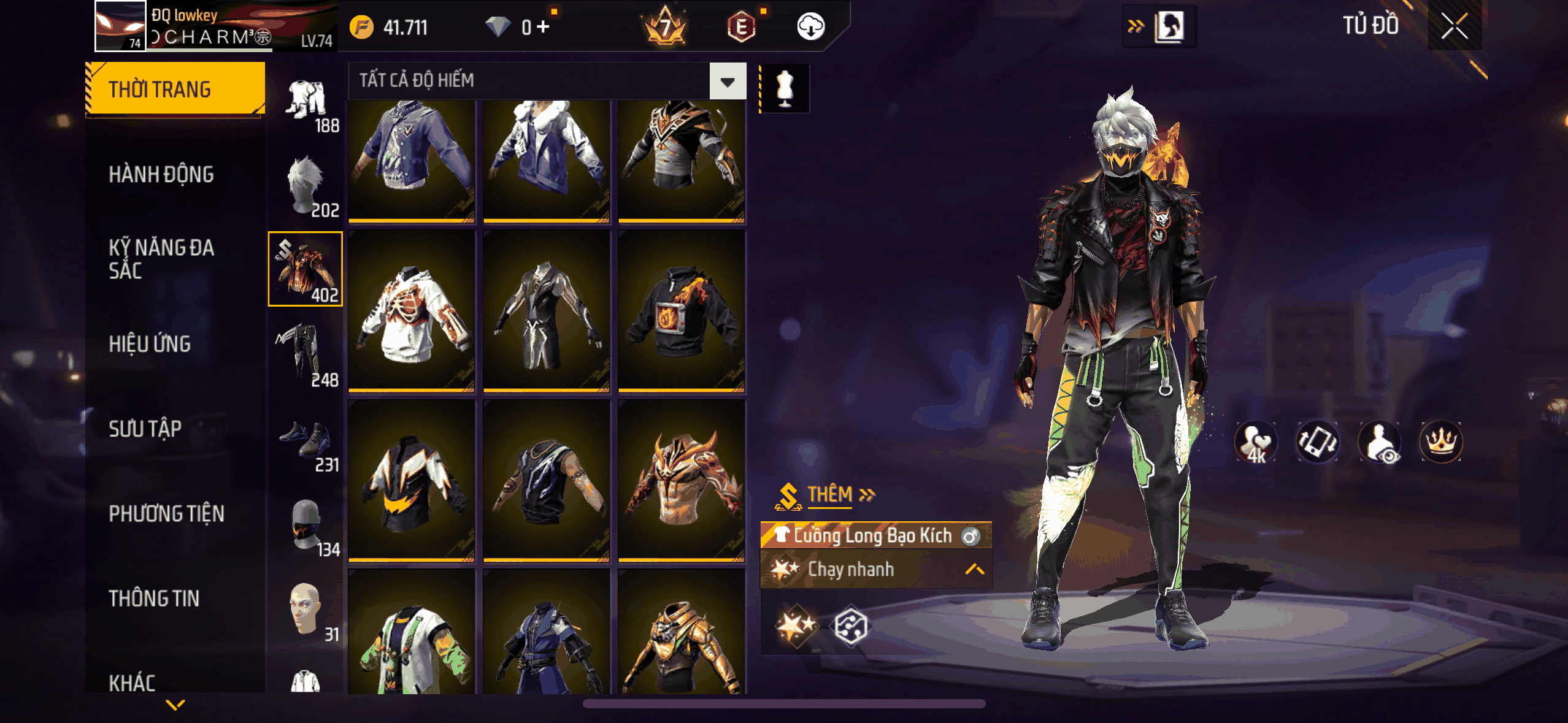Equip the white skeleton hoodie
The width and height of the screenshot is (1568, 723).
412,311
